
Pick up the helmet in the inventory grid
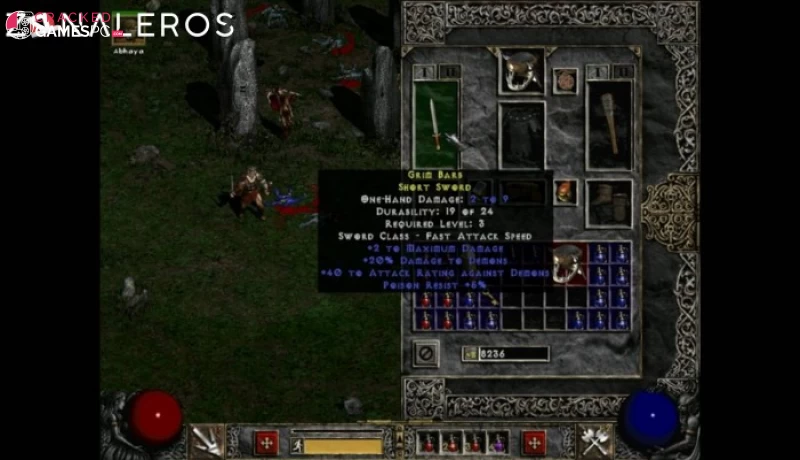point(567,264)
